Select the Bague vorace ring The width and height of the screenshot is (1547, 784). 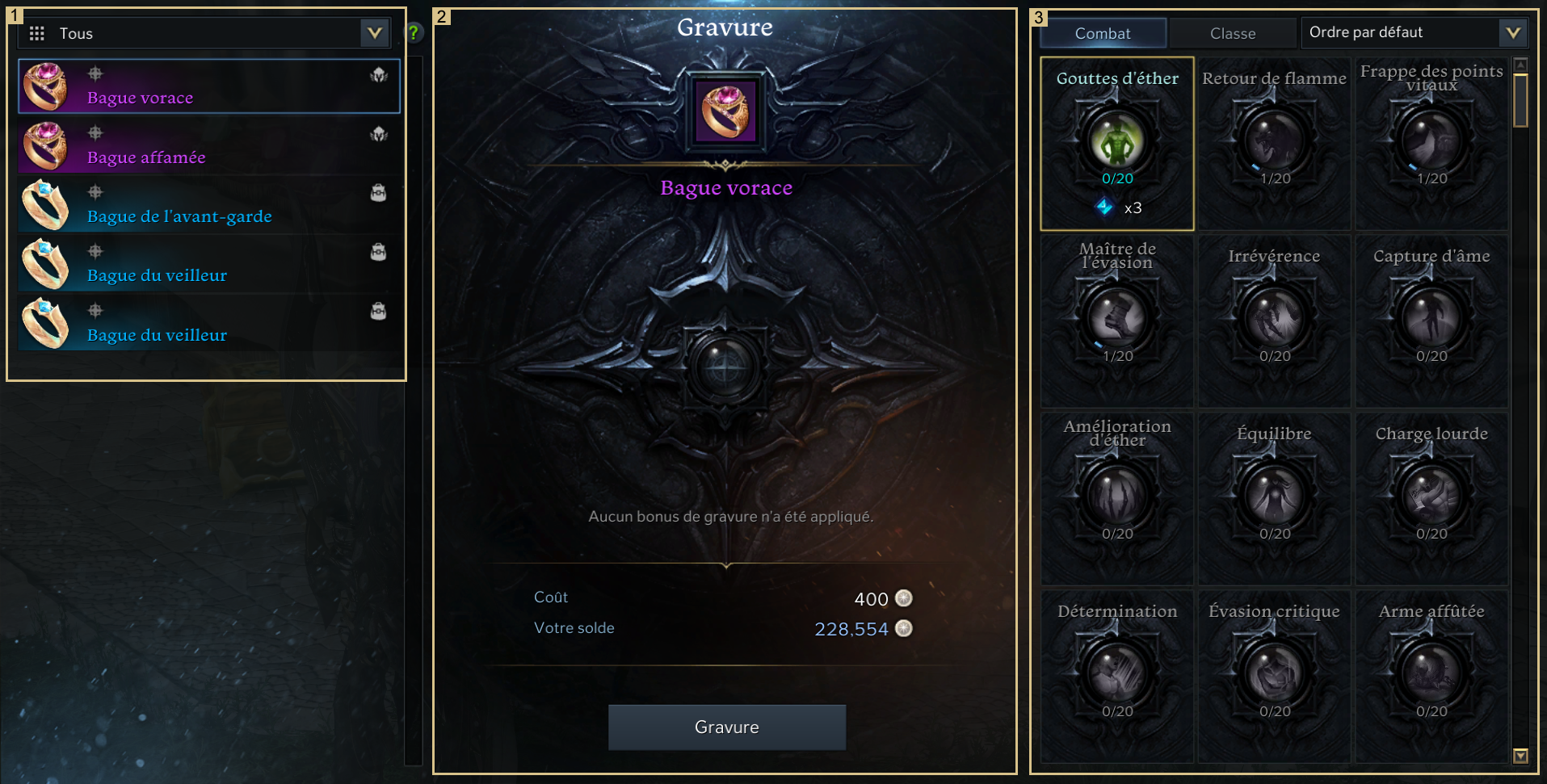coord(208,86)
